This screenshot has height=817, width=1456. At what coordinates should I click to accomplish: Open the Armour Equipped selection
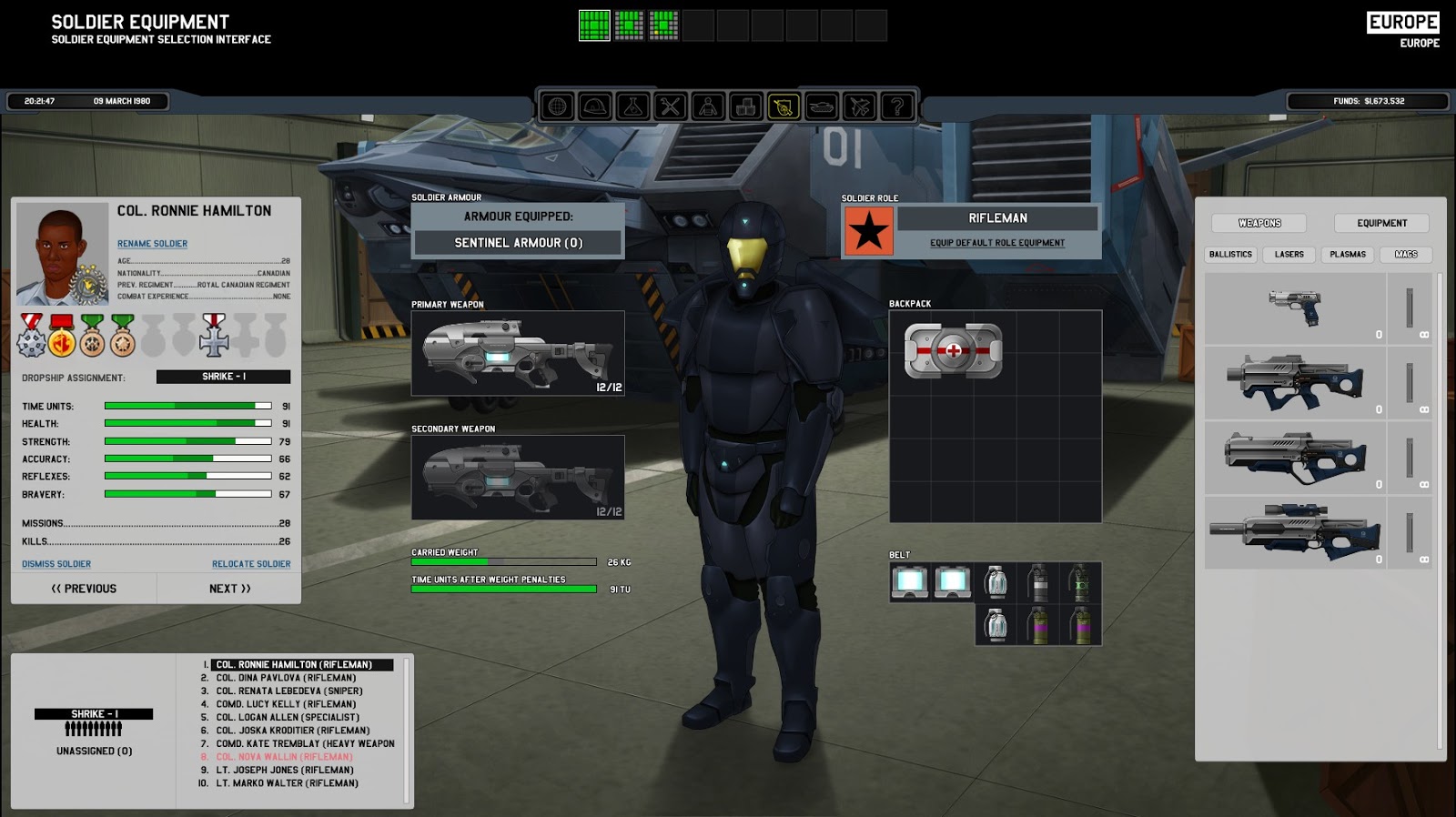517,243
